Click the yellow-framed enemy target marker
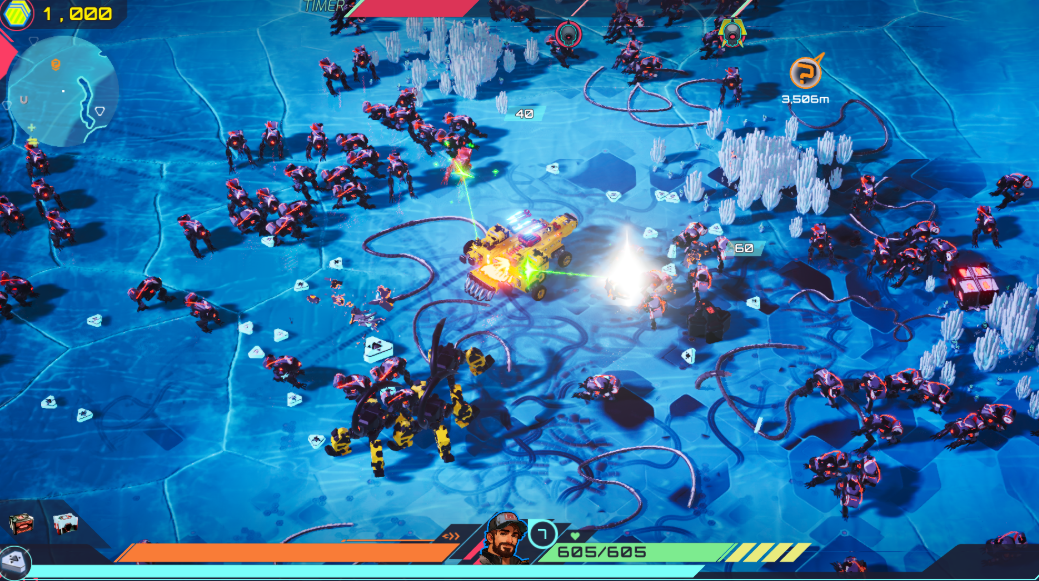This screenshot has width=1039, height=581. pyautogui.click(x=732, y=33)
